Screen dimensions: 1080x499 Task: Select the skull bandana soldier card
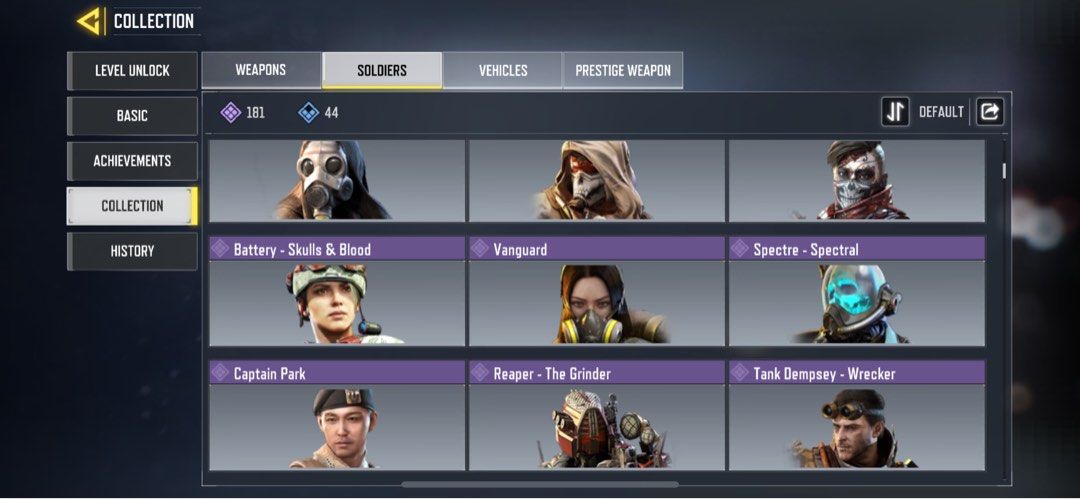pos(857,180)
